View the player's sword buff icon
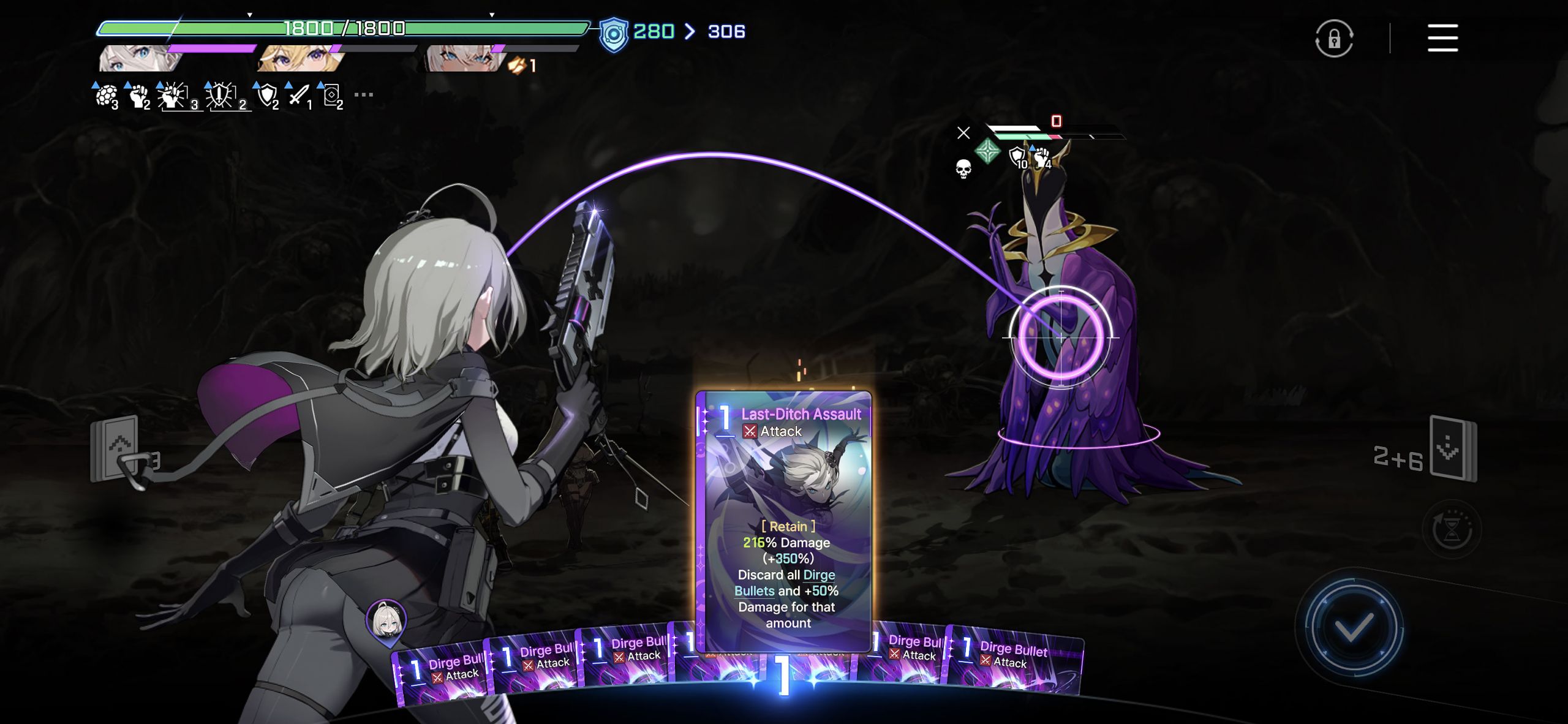This screenshot has width=1568, height=724. (x=300, y=96)
